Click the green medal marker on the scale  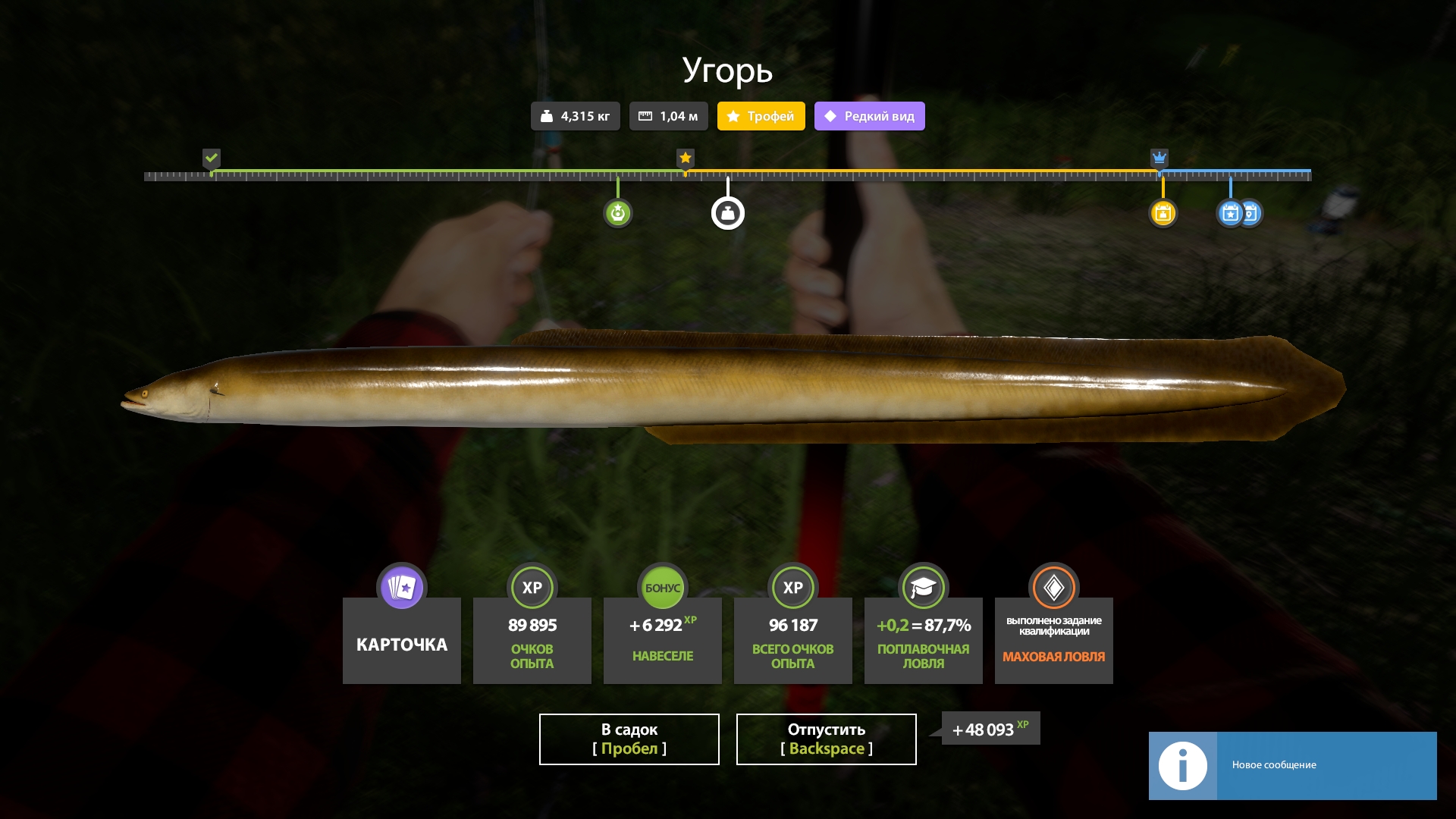coord(617,213)
